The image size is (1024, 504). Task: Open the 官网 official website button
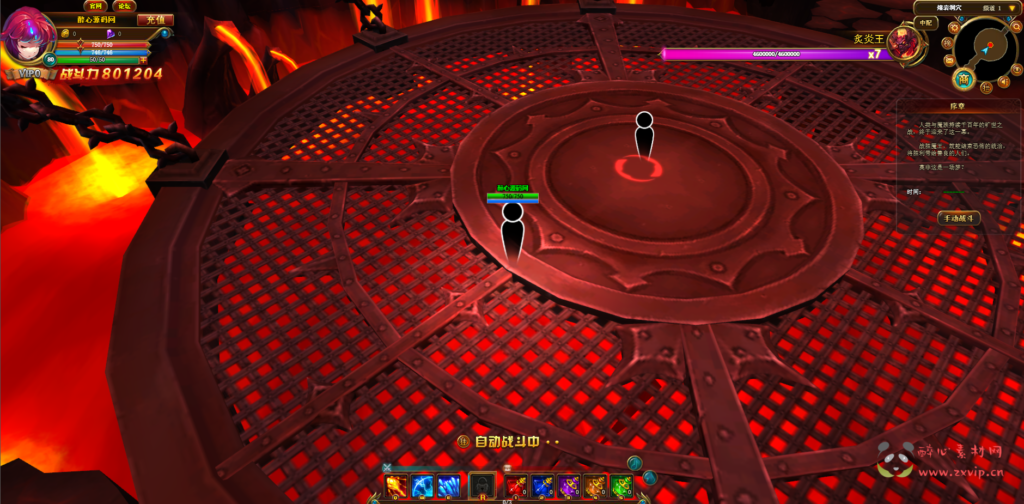tap(96, 5)
